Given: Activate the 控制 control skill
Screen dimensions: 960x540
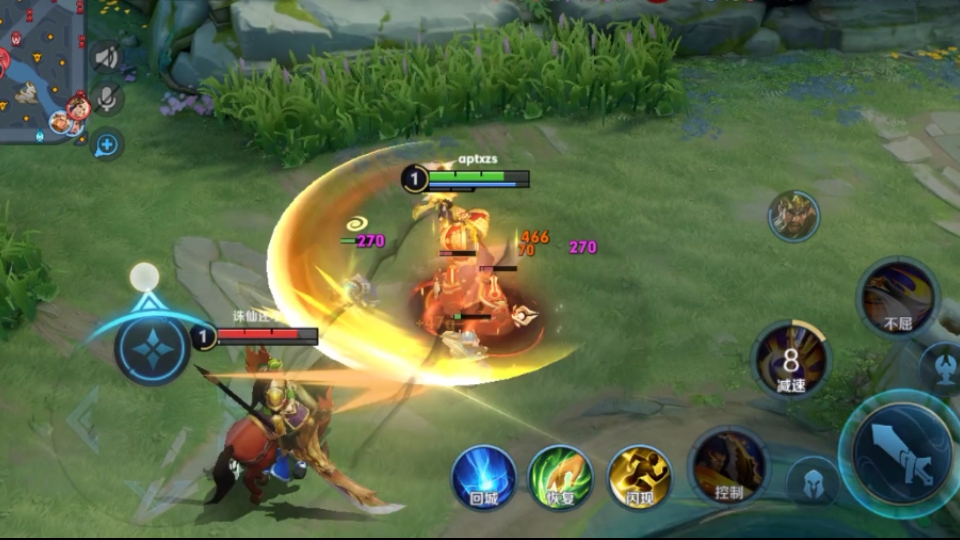Looking at the screenshot, I should click(728, 466).
